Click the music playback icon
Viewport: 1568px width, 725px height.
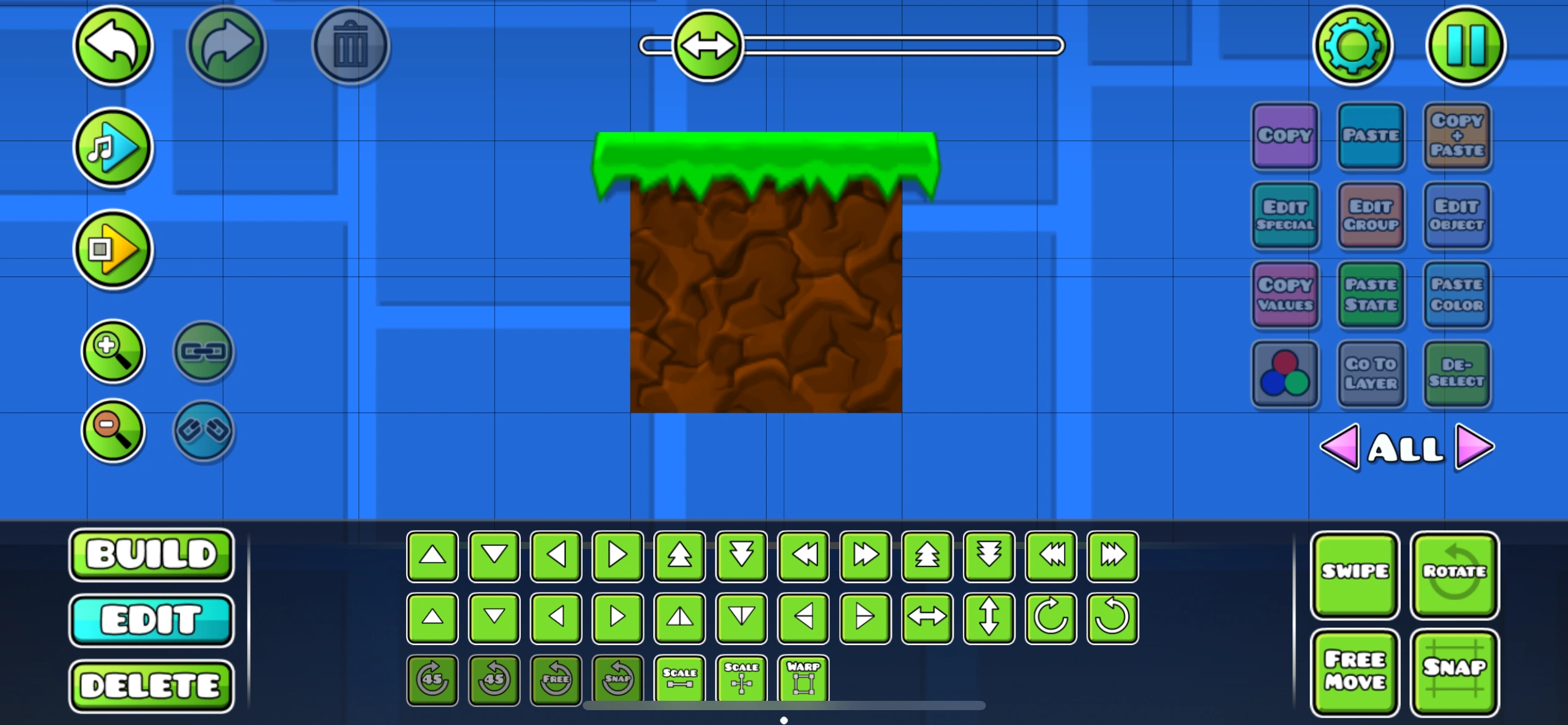(112, 147)
